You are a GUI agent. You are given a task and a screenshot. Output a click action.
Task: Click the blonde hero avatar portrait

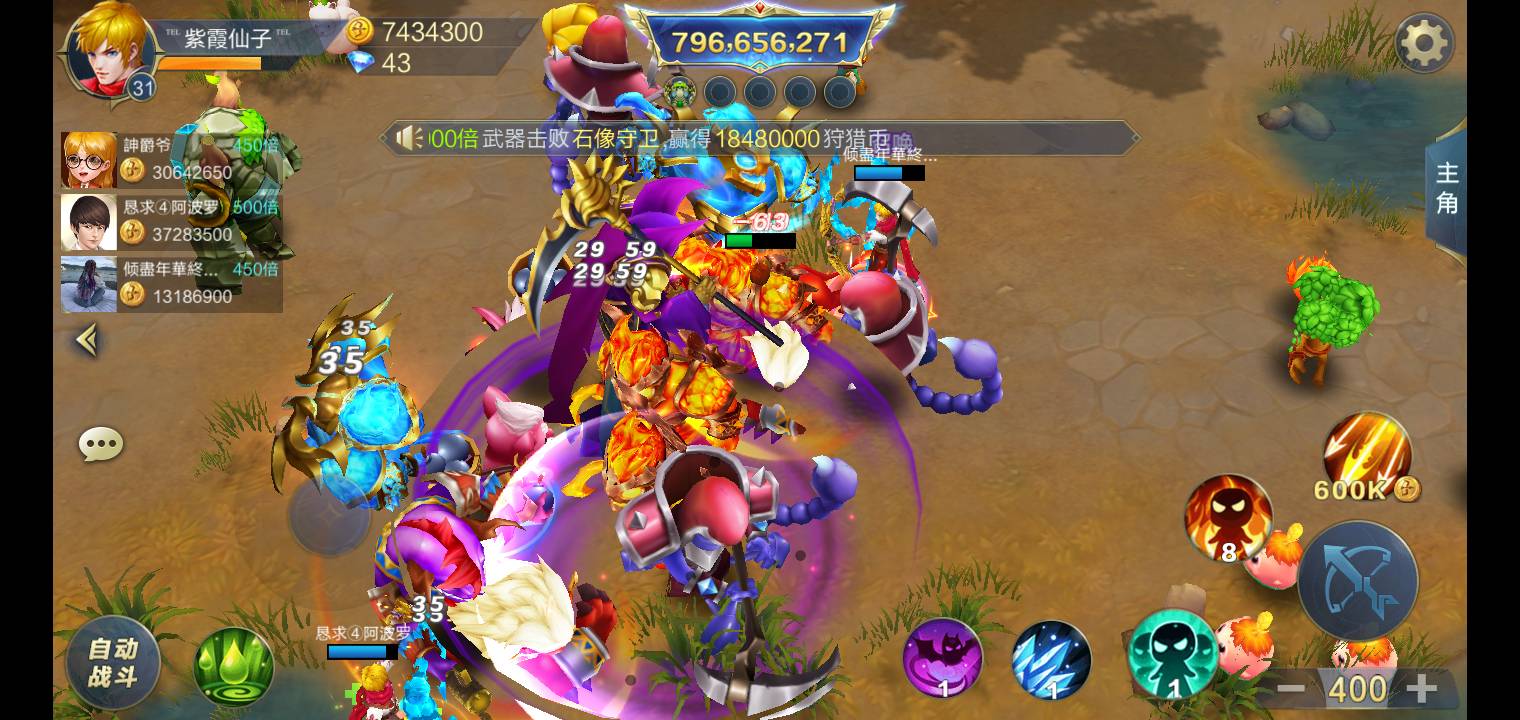108,48
